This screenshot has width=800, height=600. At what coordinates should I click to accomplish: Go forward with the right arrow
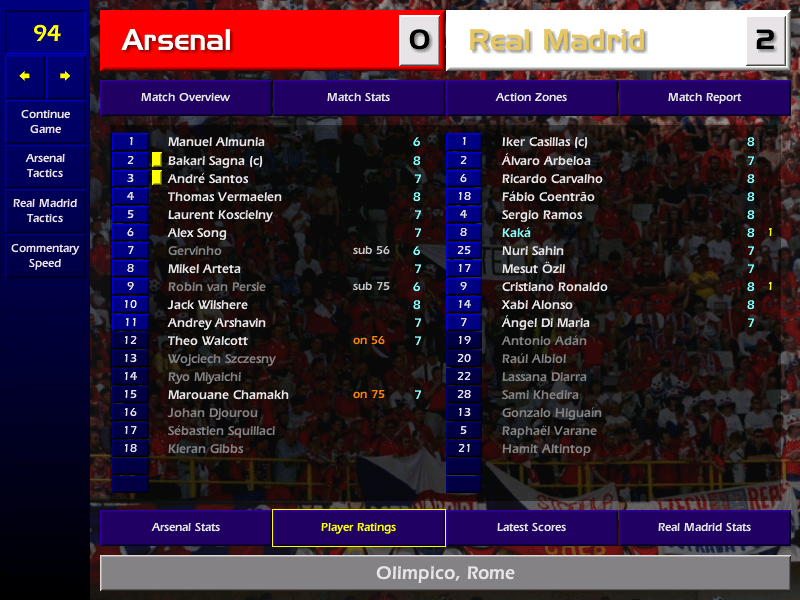66,76
